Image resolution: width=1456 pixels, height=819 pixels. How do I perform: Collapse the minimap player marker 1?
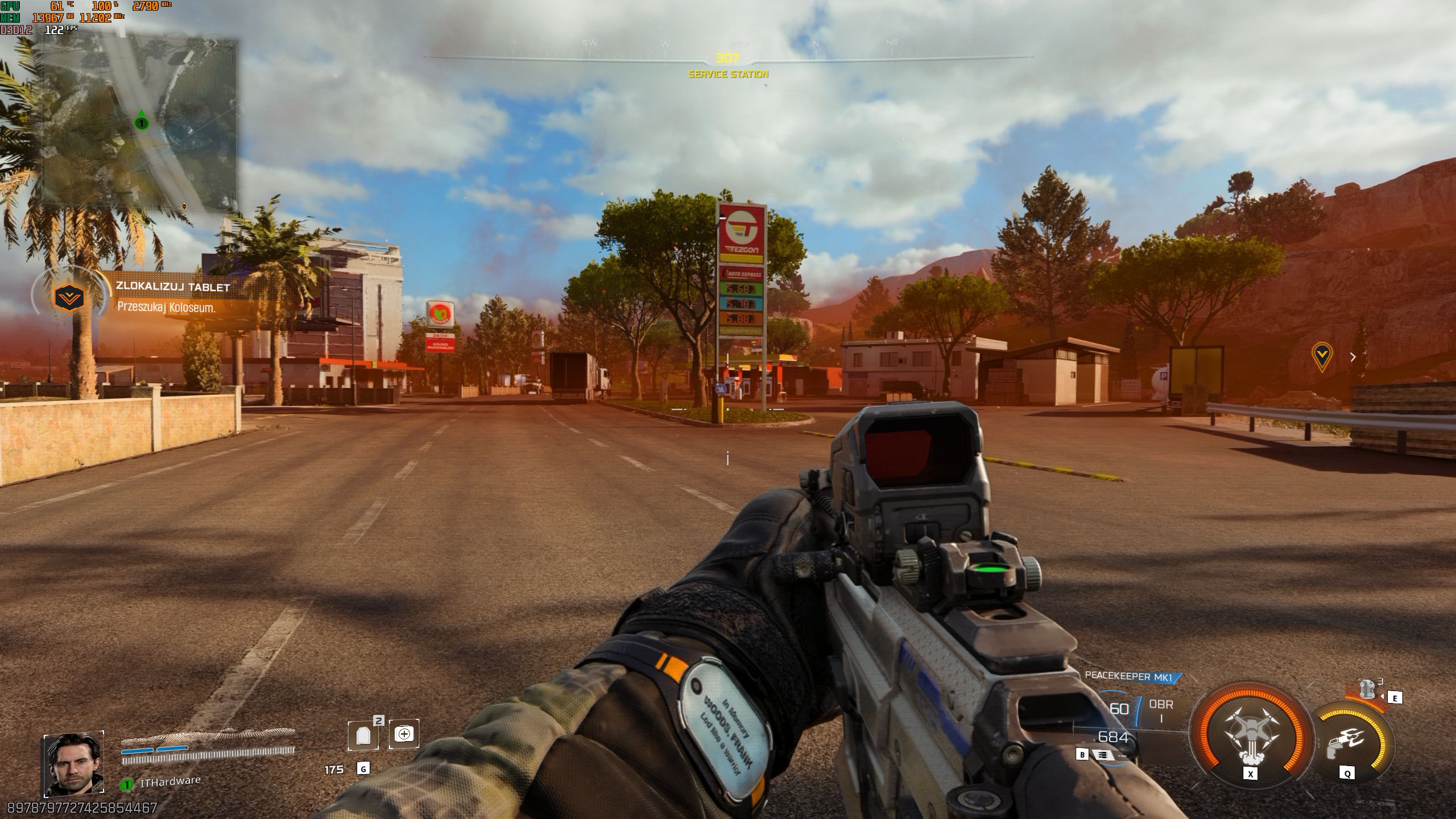(x=140, y=123)
